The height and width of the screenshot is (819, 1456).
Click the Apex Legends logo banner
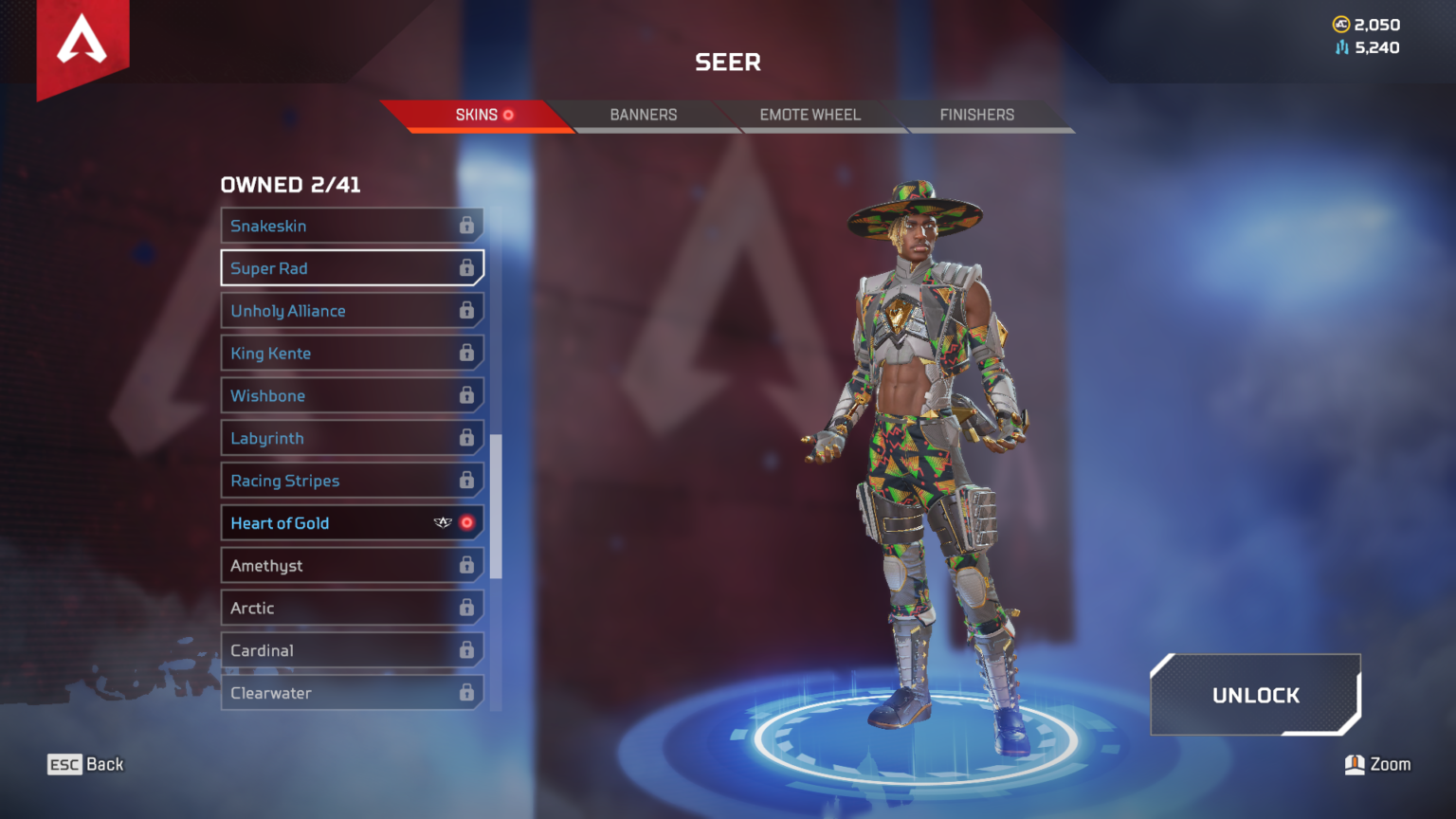click(82, 45)
